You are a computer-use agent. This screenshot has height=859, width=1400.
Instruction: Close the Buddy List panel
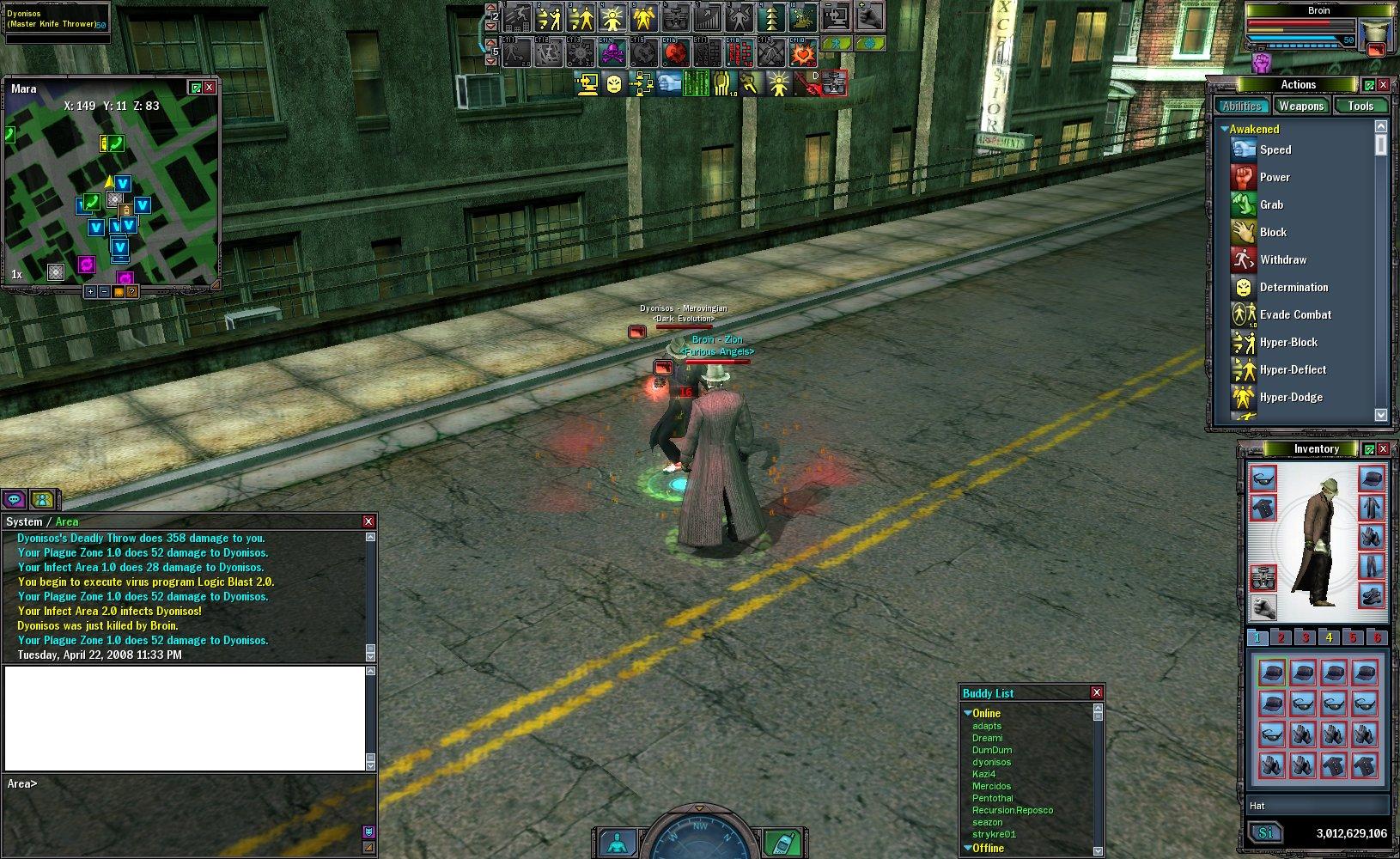1096,692
